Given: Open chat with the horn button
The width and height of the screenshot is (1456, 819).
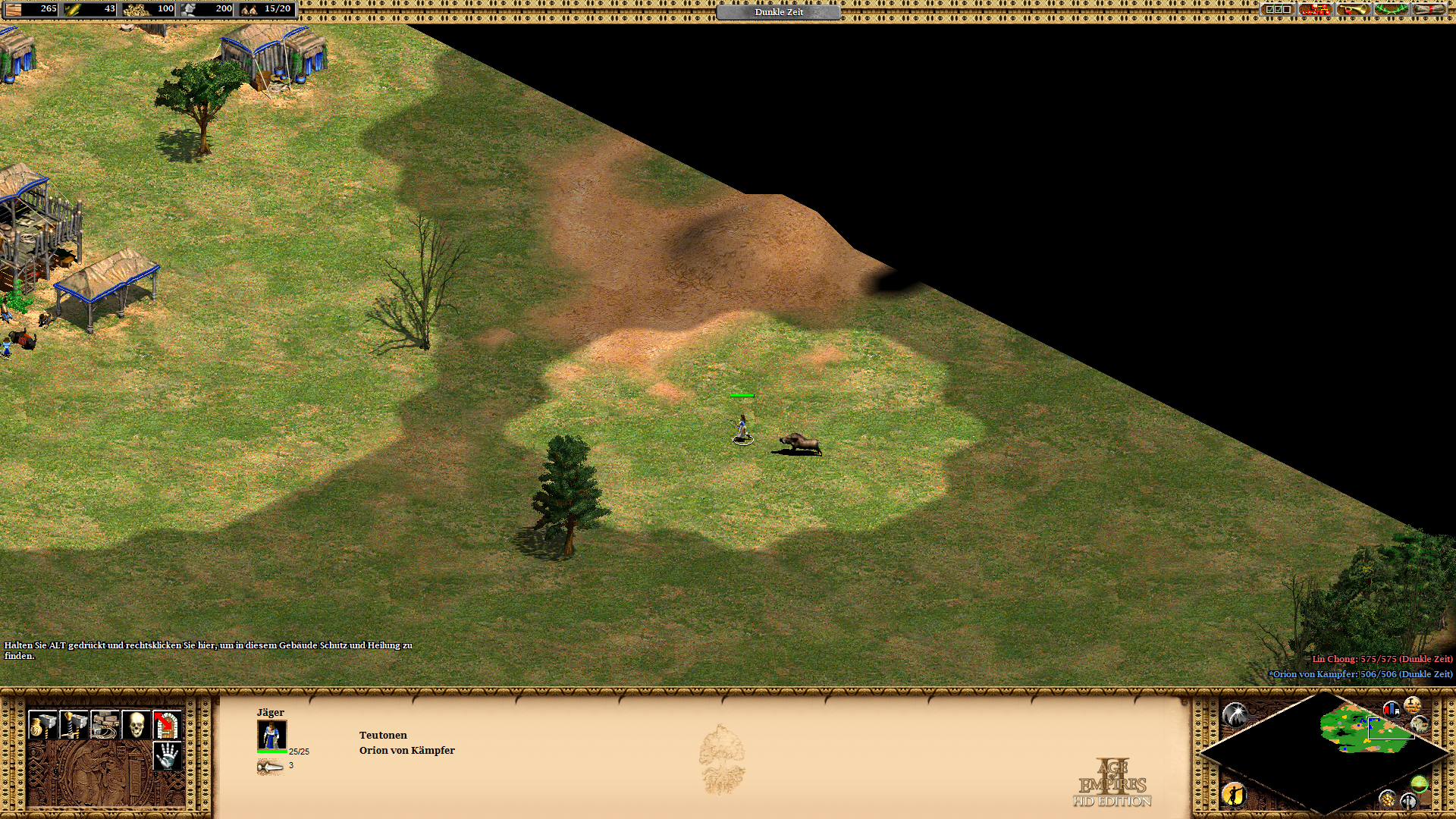Looking at the screenshot, I should [x=1354, y=10].
